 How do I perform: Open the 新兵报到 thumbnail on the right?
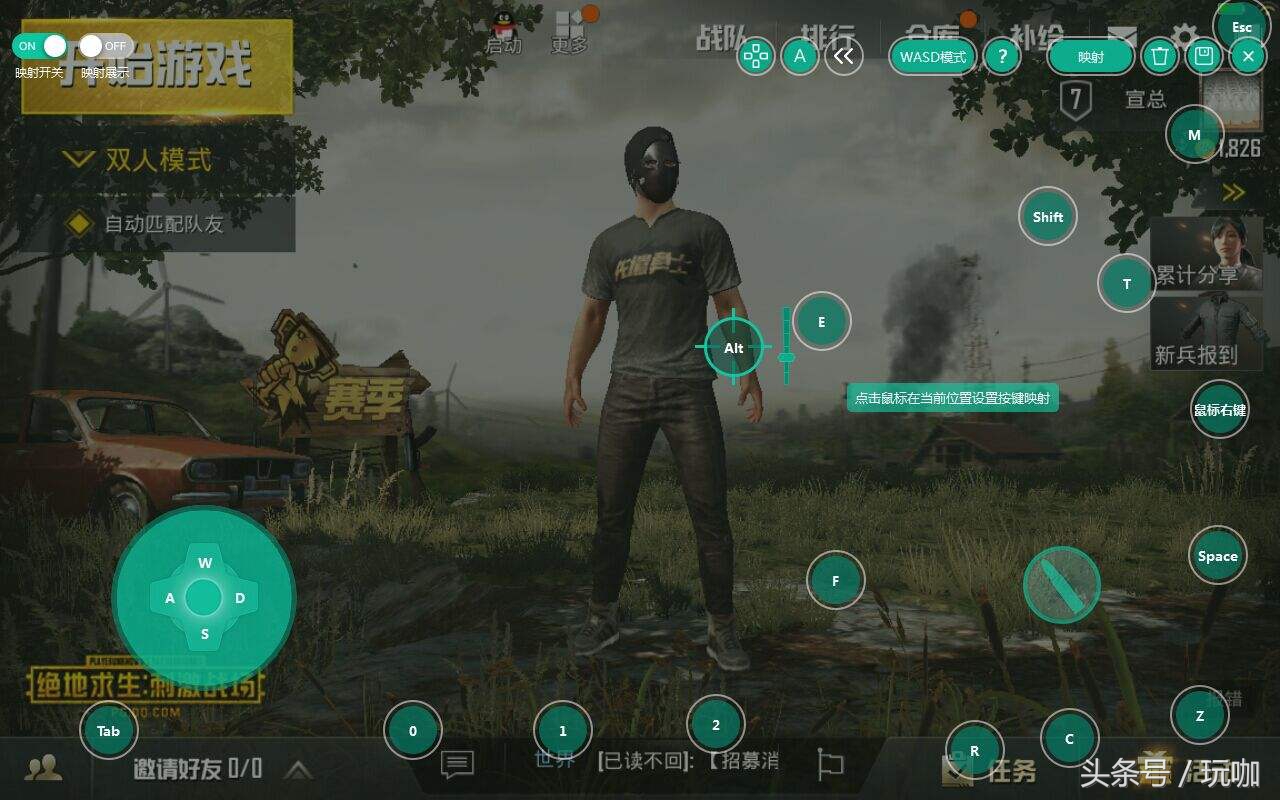click(1207, 330)
